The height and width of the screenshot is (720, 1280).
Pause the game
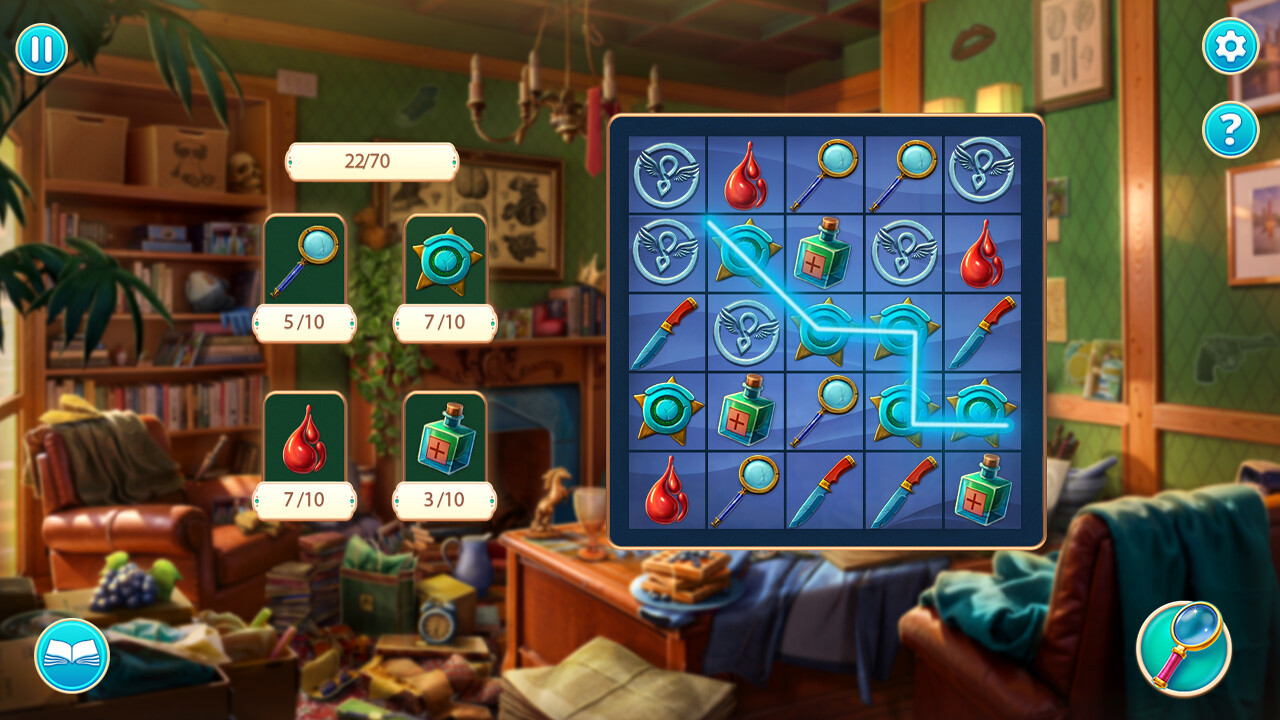coord(41,47)
